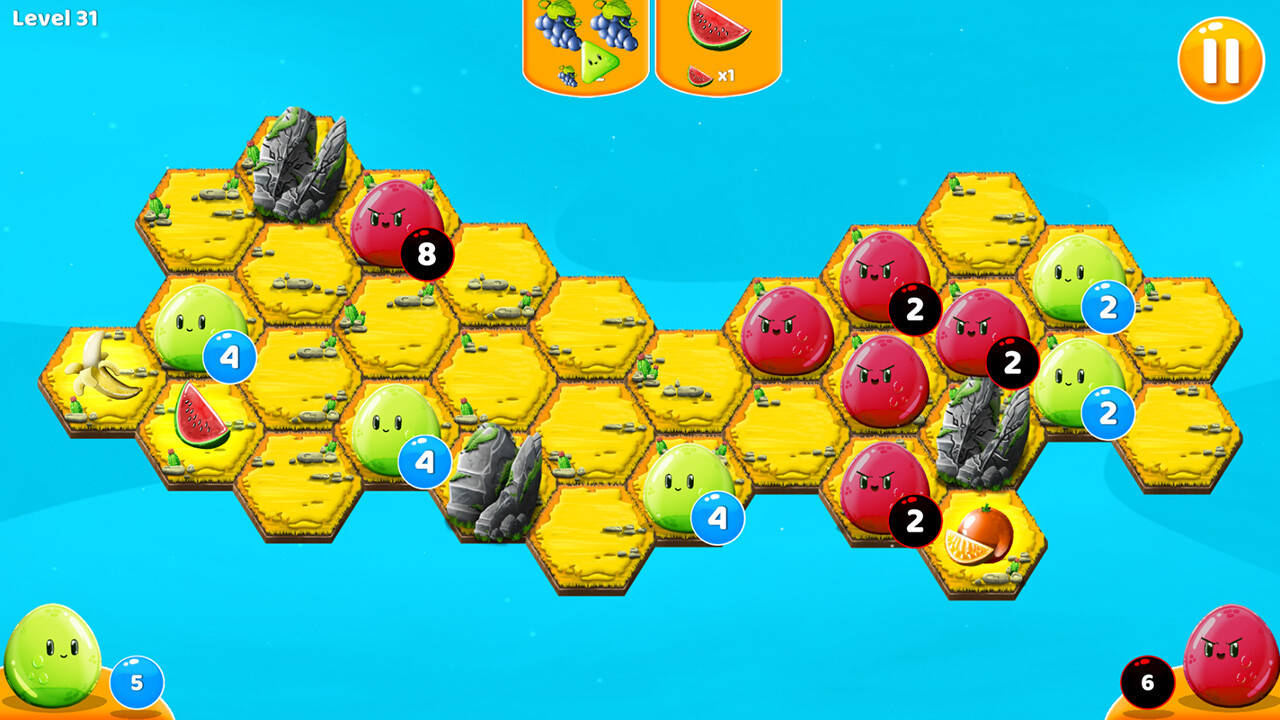Screen dimensions: 1280x720
Task: Tap the play arrow inside the grapes panel
Action: tap(601, 62)
